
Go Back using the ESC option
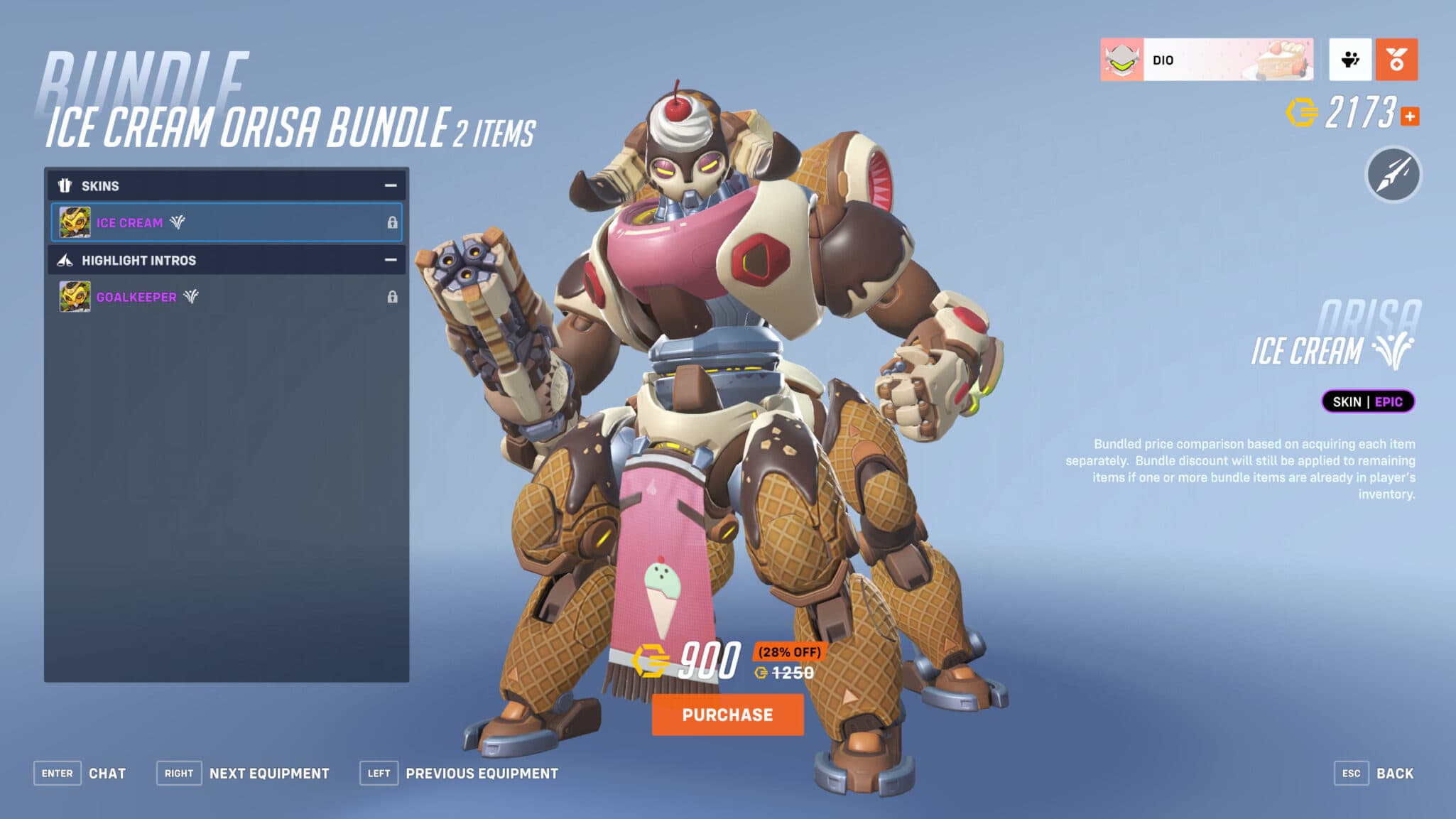pyautogui.click(x=1353, y=773)
